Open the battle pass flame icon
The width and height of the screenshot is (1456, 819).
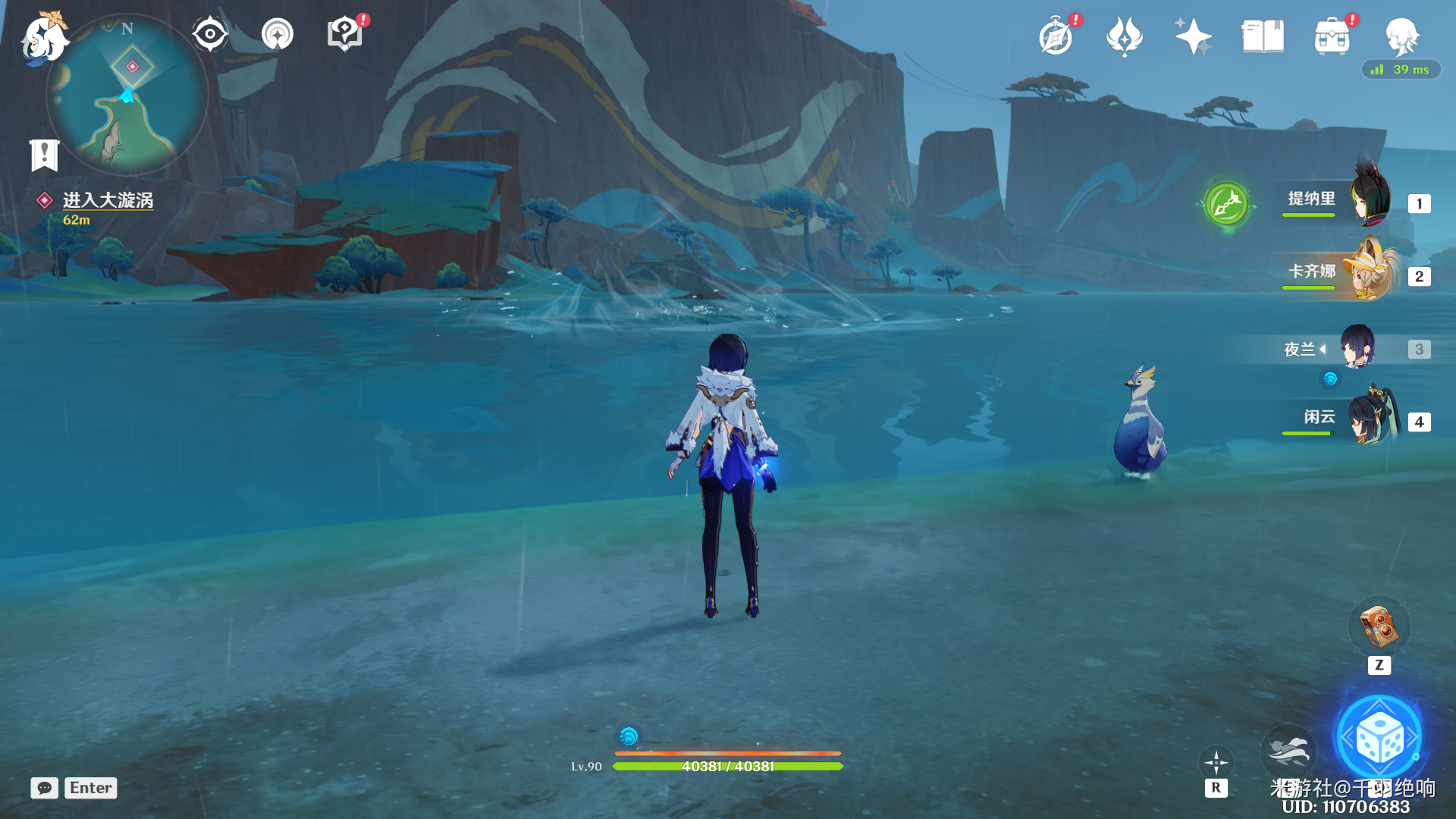1124,36
